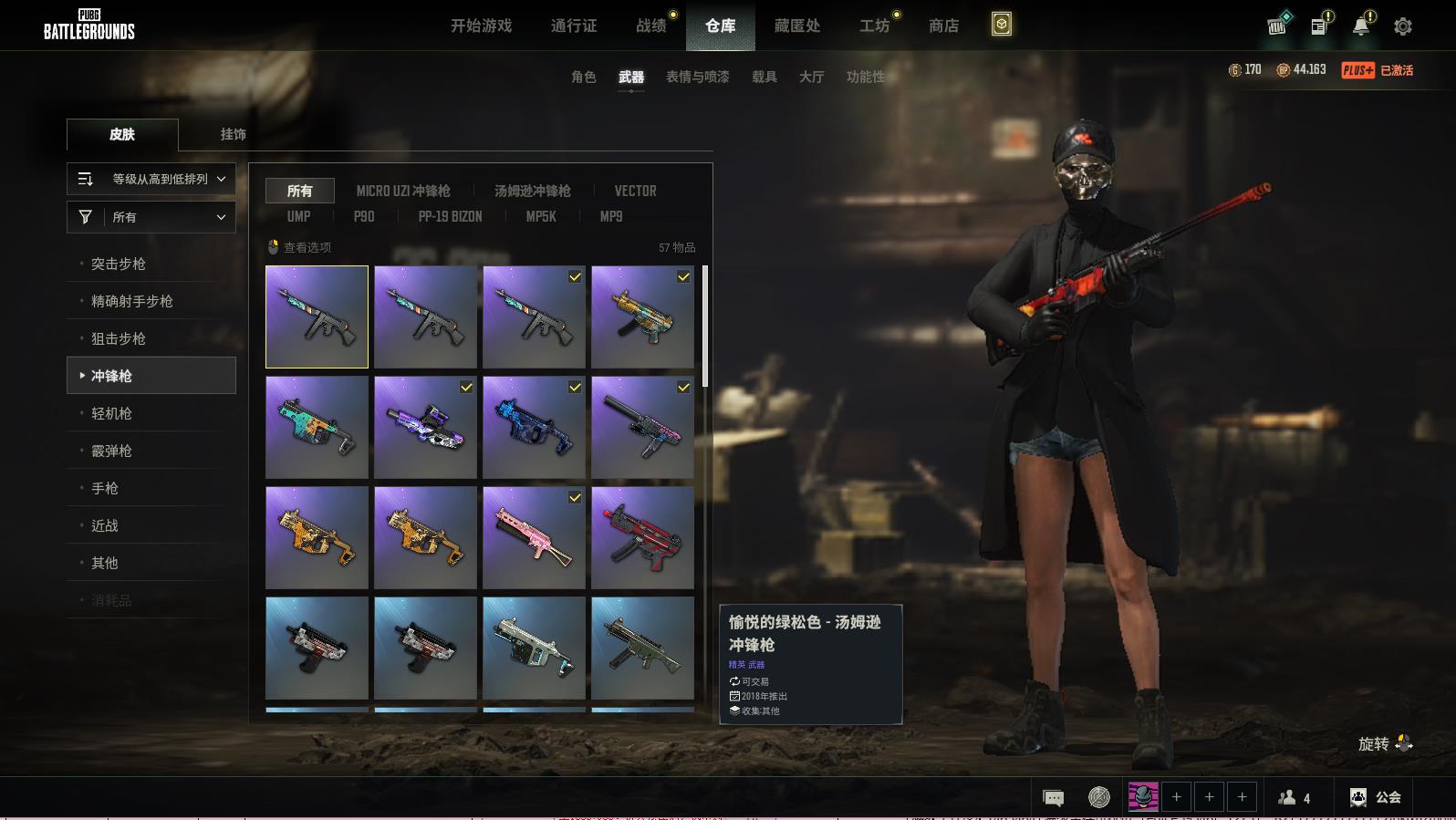This screenshot has width=1456, height=820.
Task: Show notifications via the bell icon
Action: click(1361, 26)
